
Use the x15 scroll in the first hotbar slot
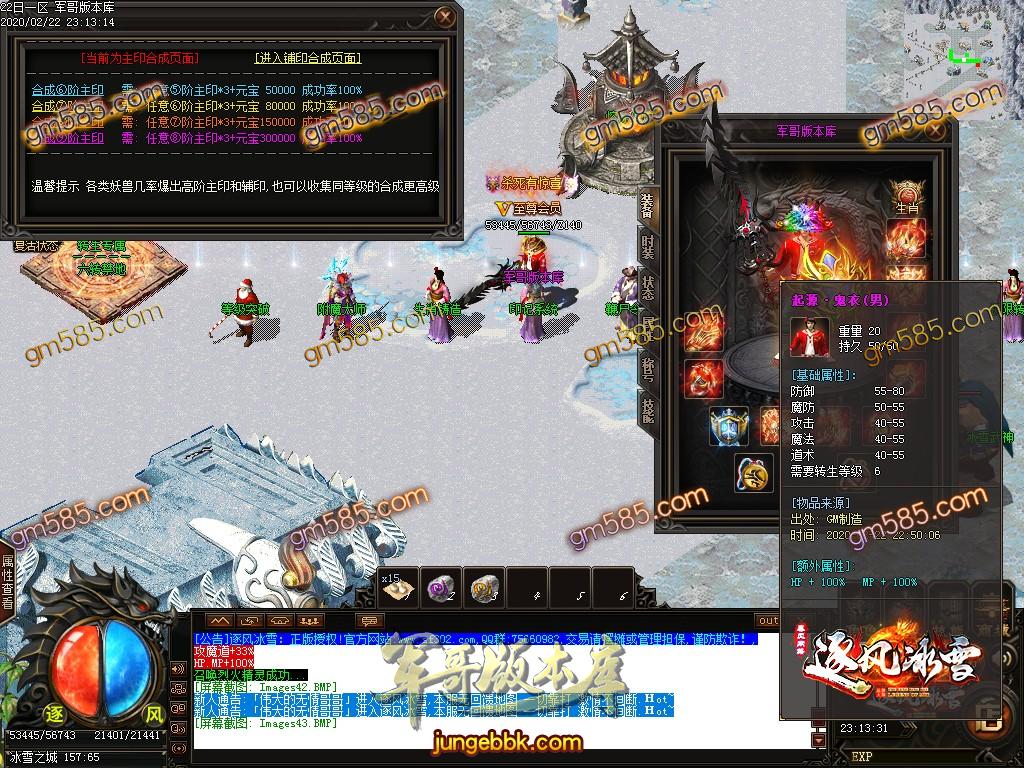pos(396,590)
